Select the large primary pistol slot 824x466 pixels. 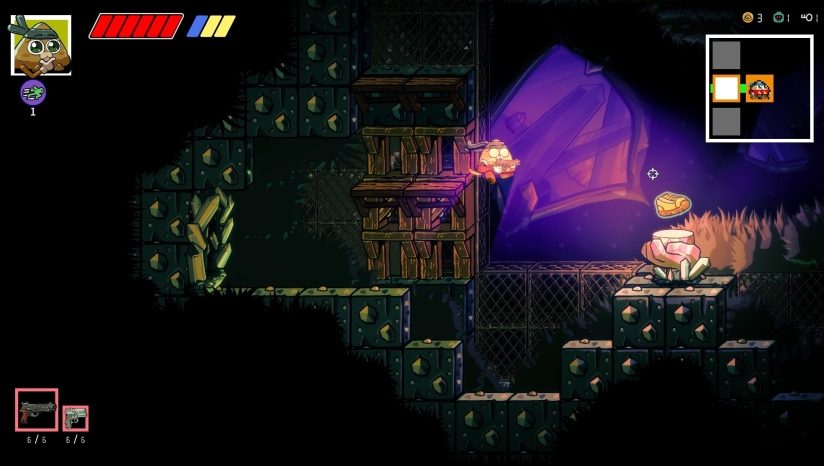(37, 410)
